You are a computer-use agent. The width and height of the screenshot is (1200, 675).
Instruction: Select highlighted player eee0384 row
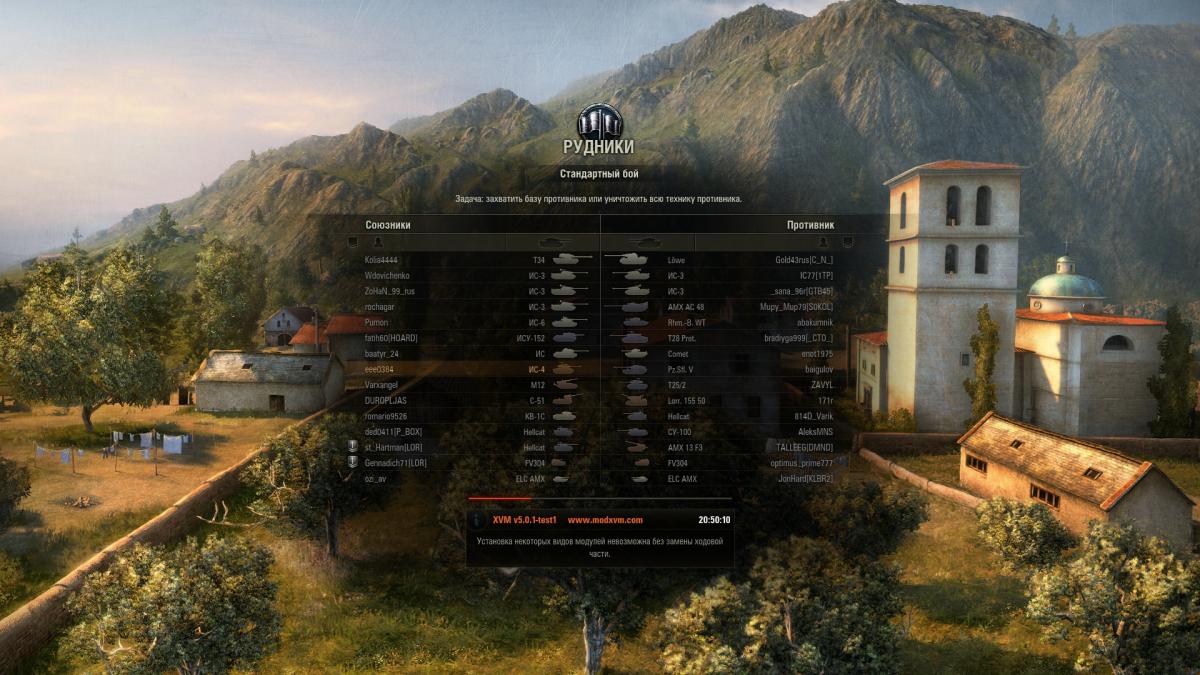[x=381, y=369]
